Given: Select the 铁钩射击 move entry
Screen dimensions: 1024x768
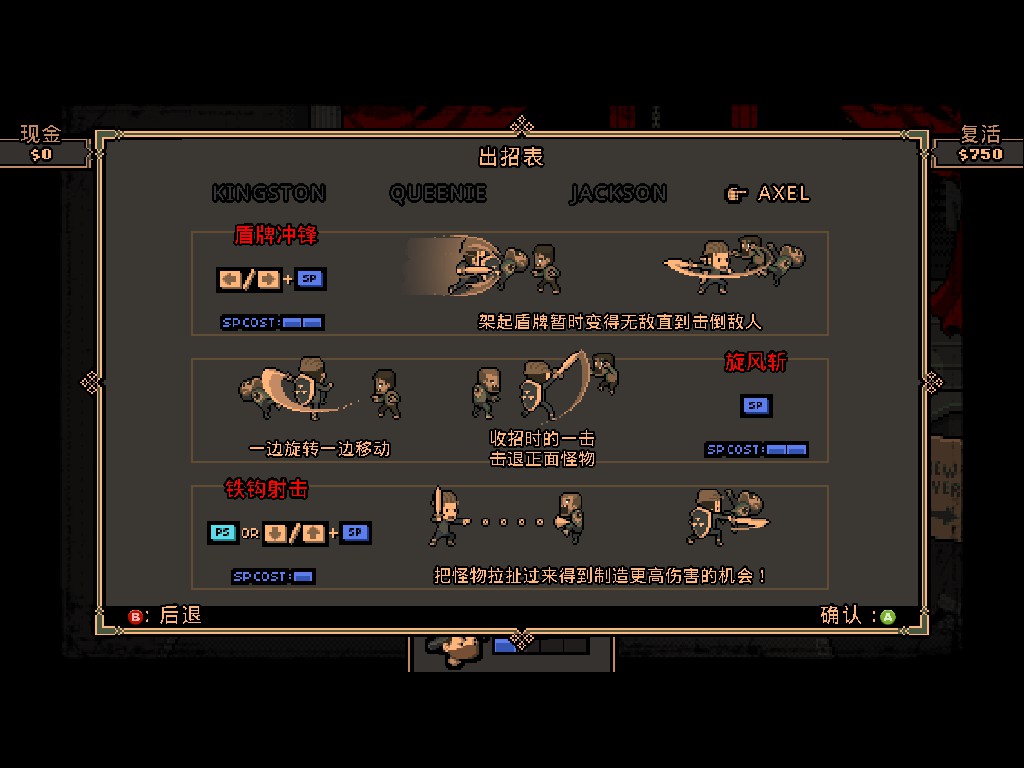Looking at the screenshot, I should [x=266, y=489].
